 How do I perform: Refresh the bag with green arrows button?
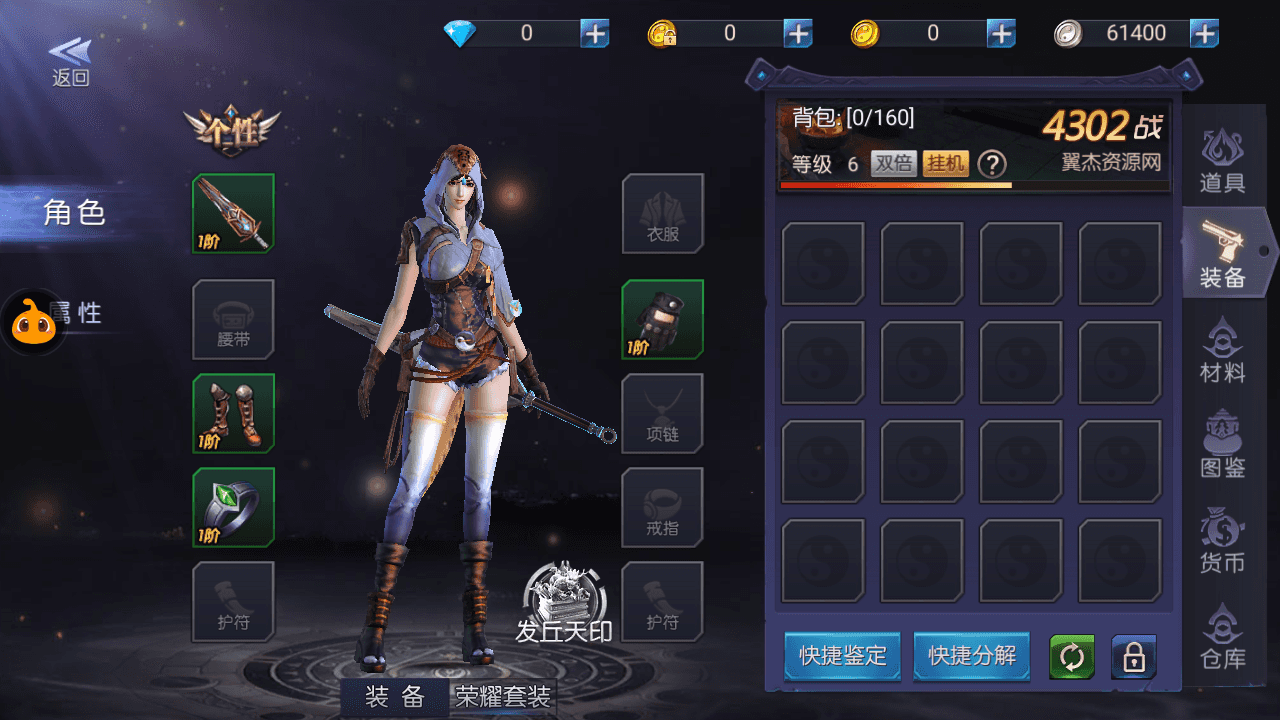coord(1071,657)
